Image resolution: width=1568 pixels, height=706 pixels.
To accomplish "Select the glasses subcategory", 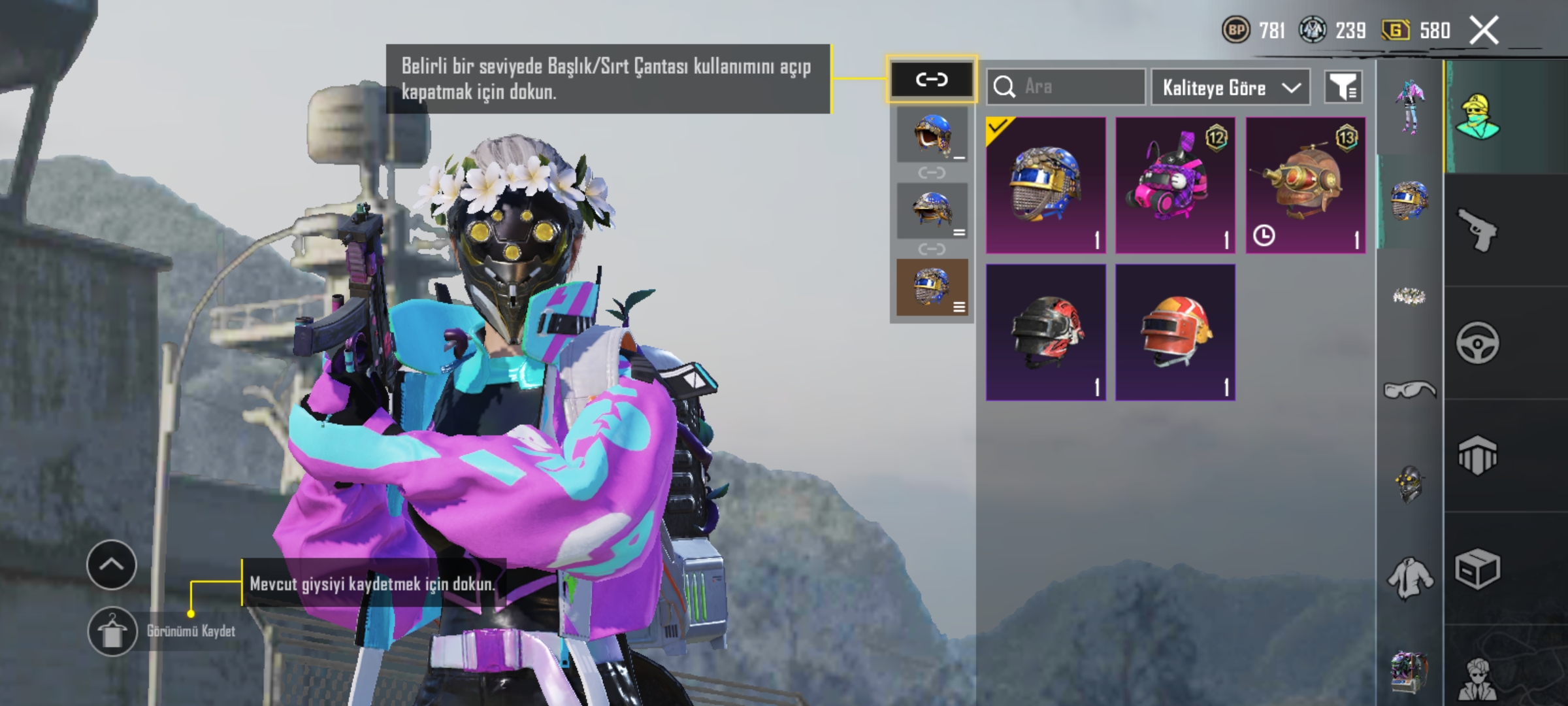I will [x=1410, y=390].
